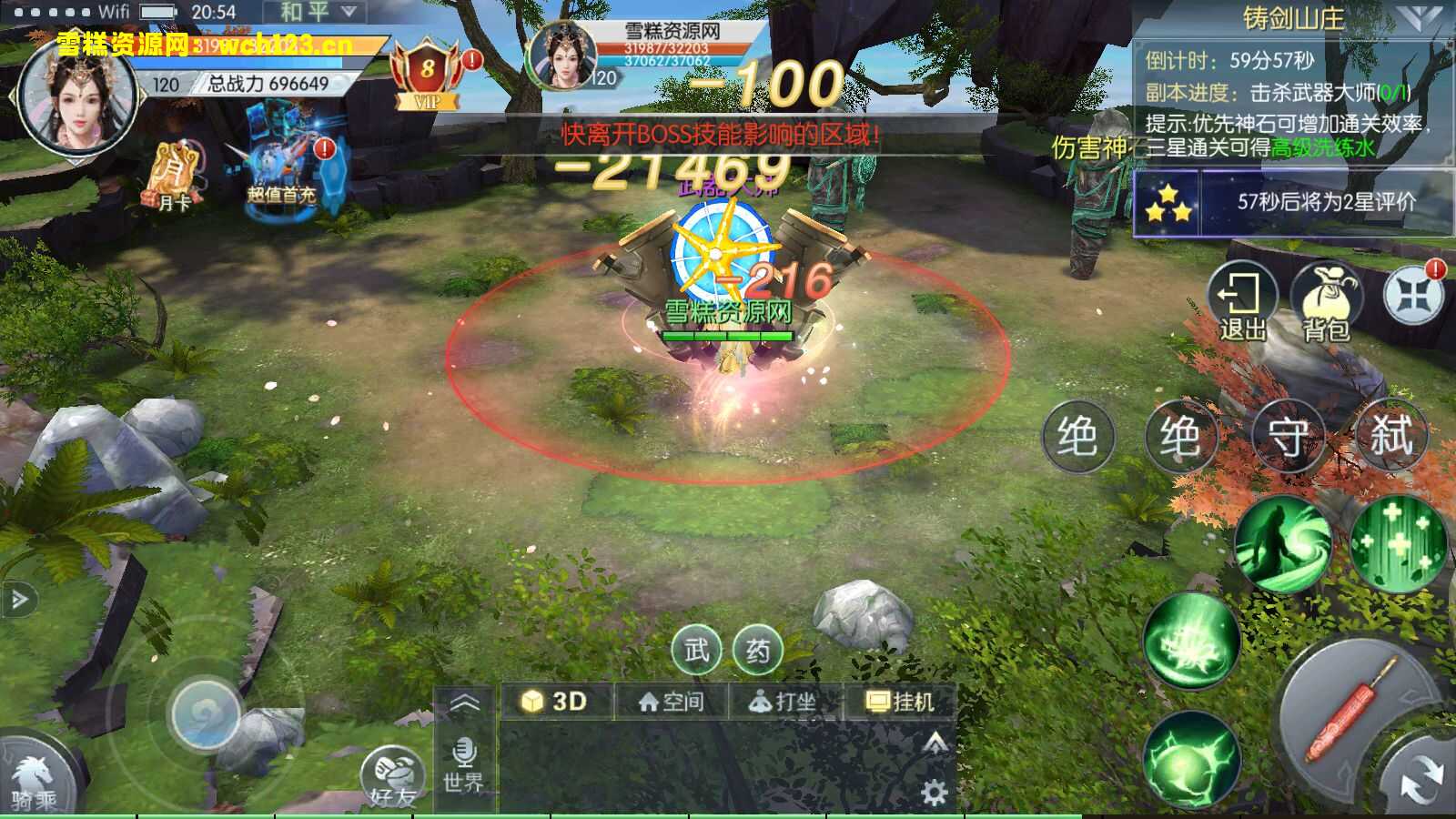Start 打坐 meditation
The width and height of the screenshot is (1456, 819).
783,702
